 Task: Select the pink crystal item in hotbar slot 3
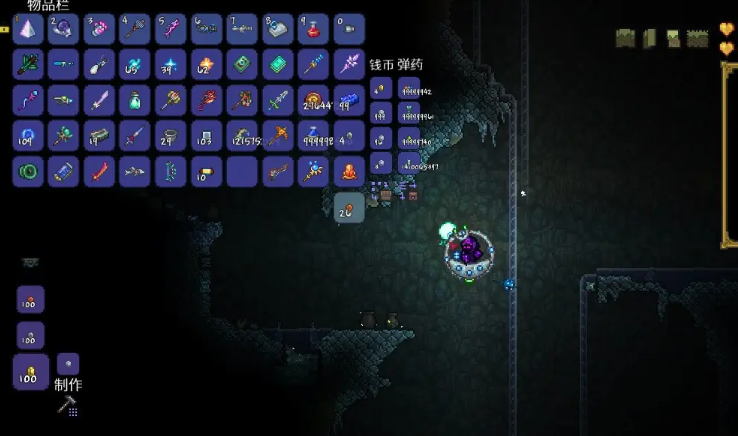(x=99, y=28)
